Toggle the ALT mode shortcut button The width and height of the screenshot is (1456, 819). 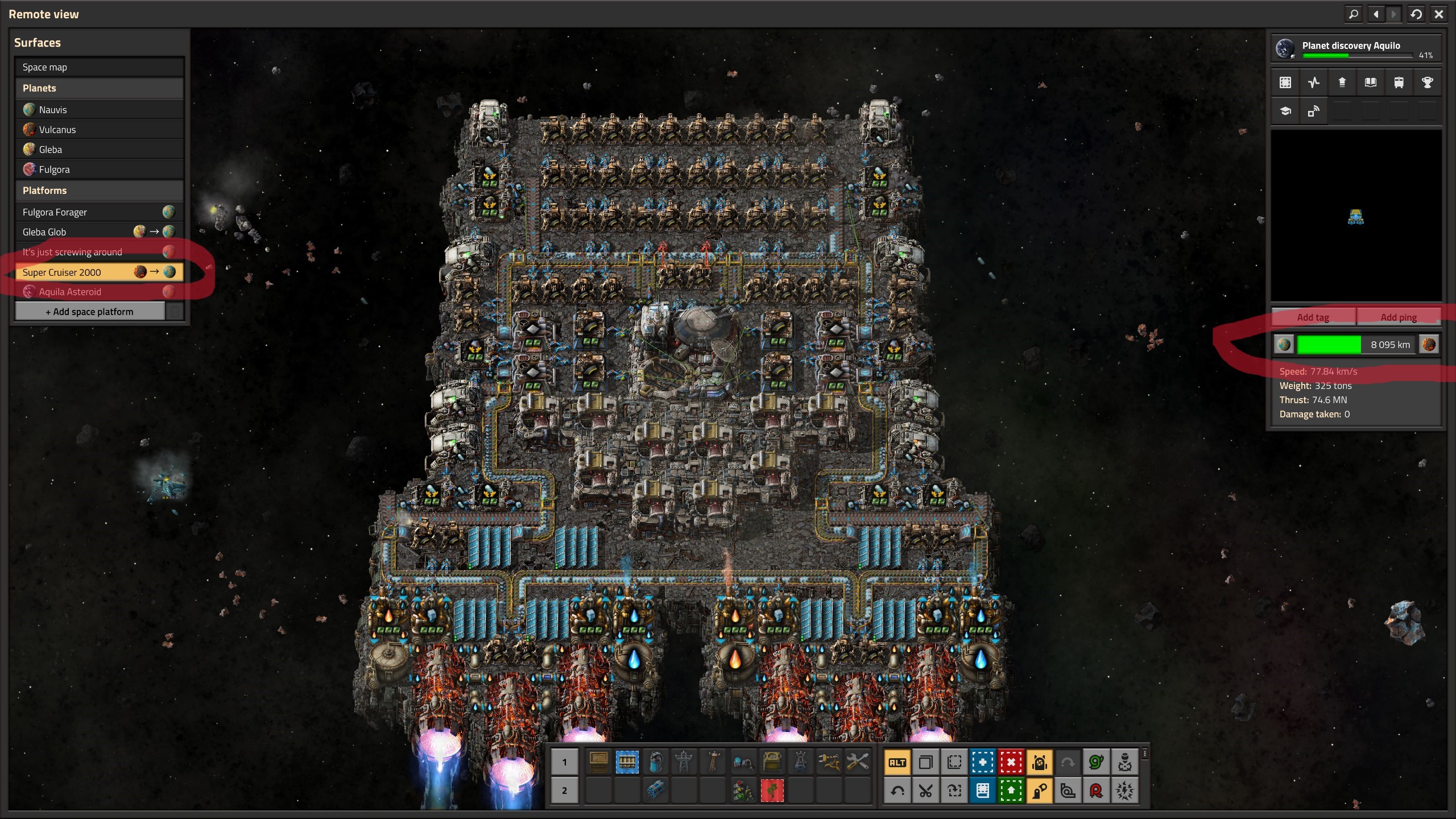coord(897,763)
